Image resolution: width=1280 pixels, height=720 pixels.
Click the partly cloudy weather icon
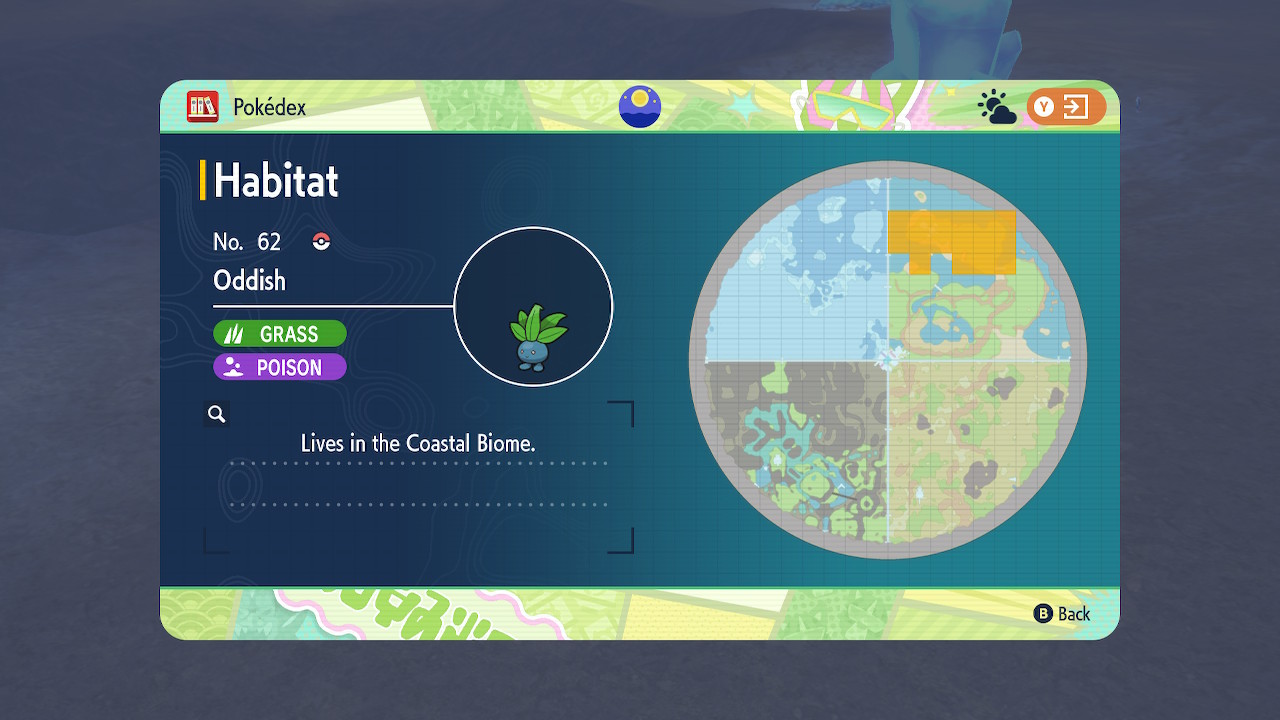point(997,108)
